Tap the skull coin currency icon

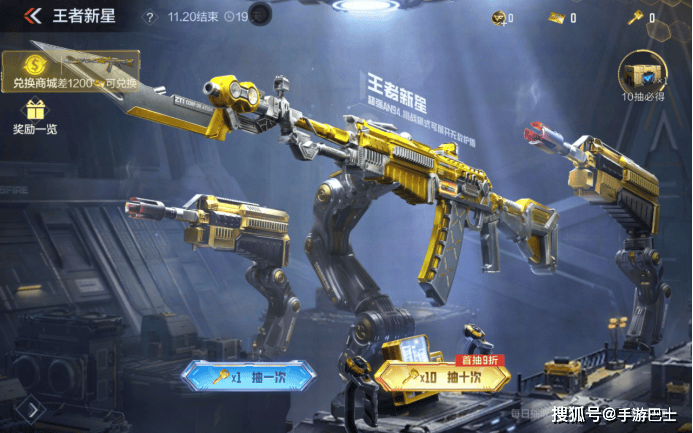[497, 17]
